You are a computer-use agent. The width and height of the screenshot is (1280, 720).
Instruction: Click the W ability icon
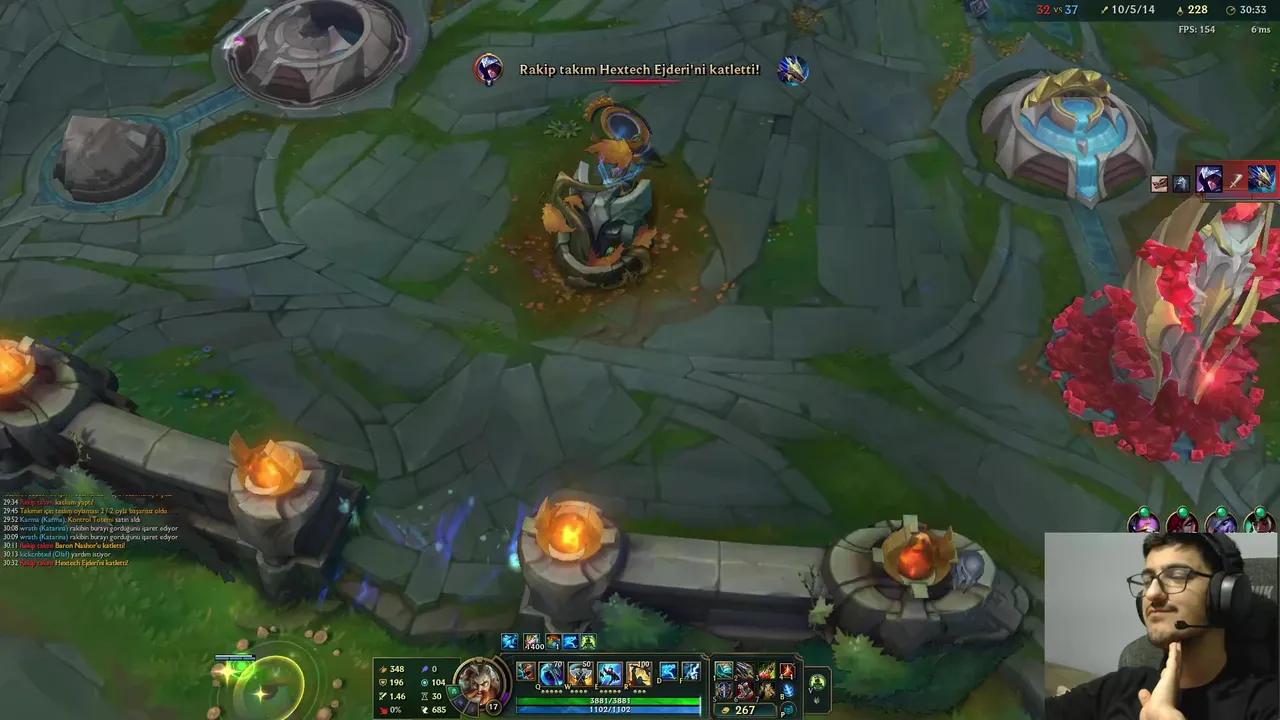pyautogui.click(x=580, y=673)
